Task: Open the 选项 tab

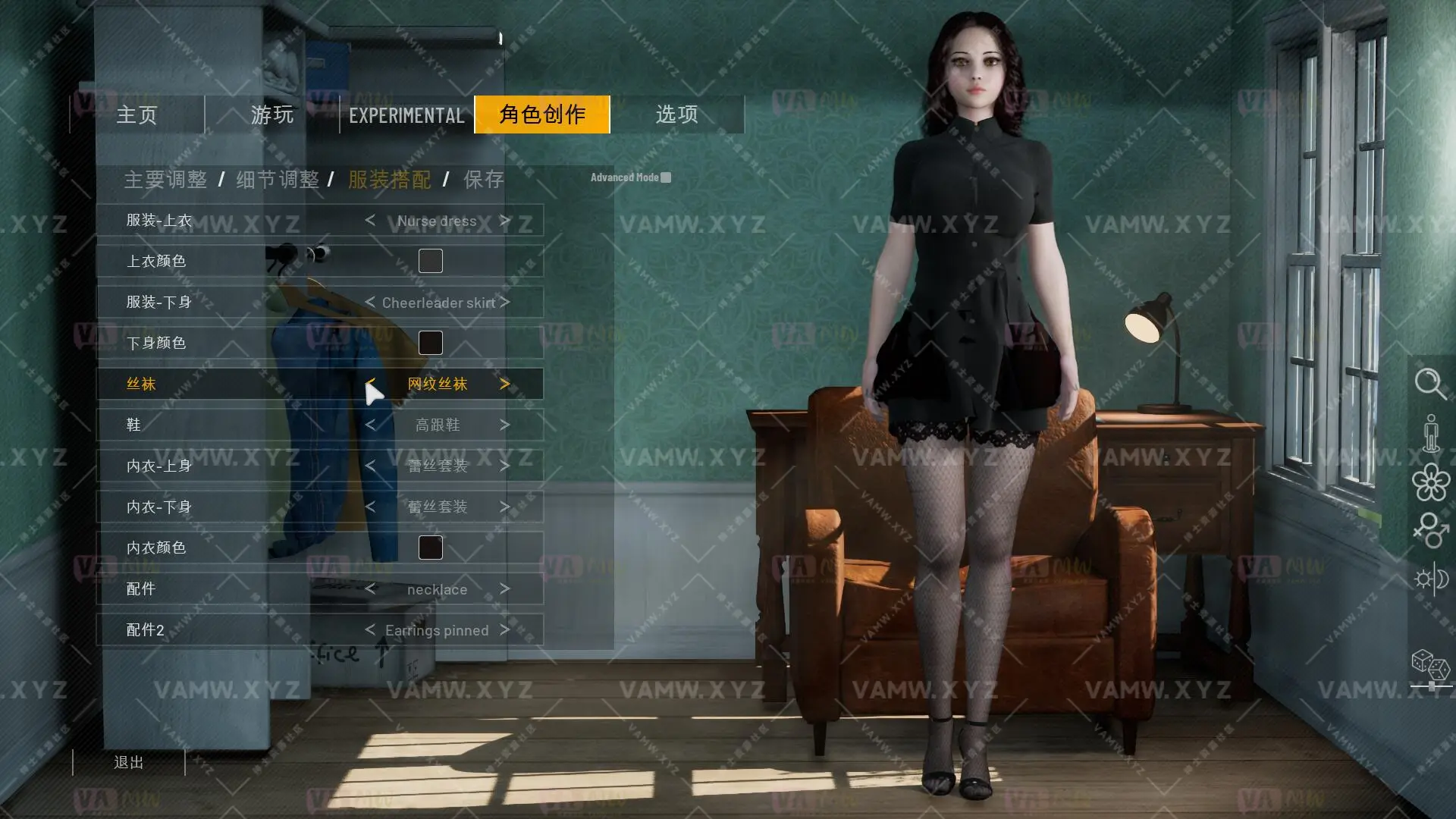Action: click(x=676, y=115)
